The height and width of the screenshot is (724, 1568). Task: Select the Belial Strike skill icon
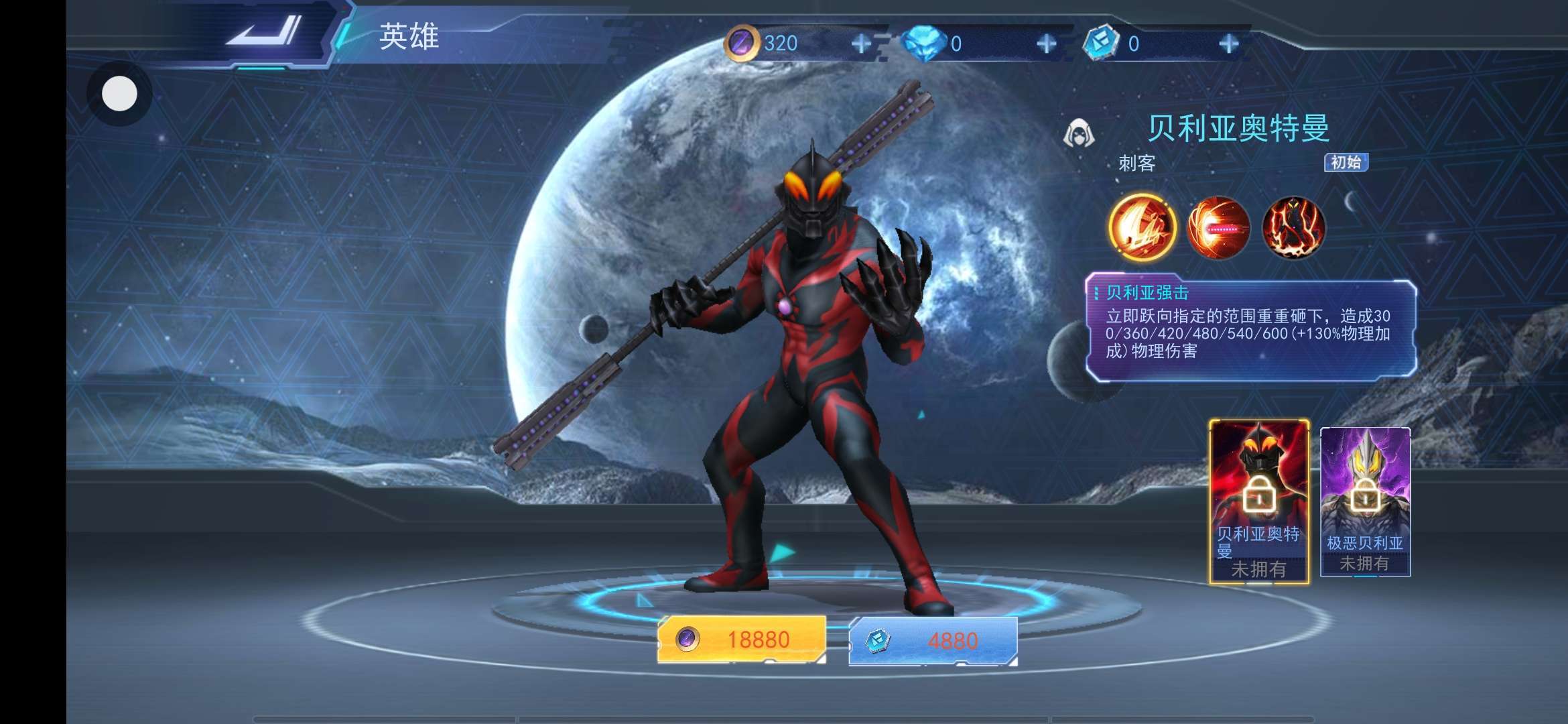1142,228
